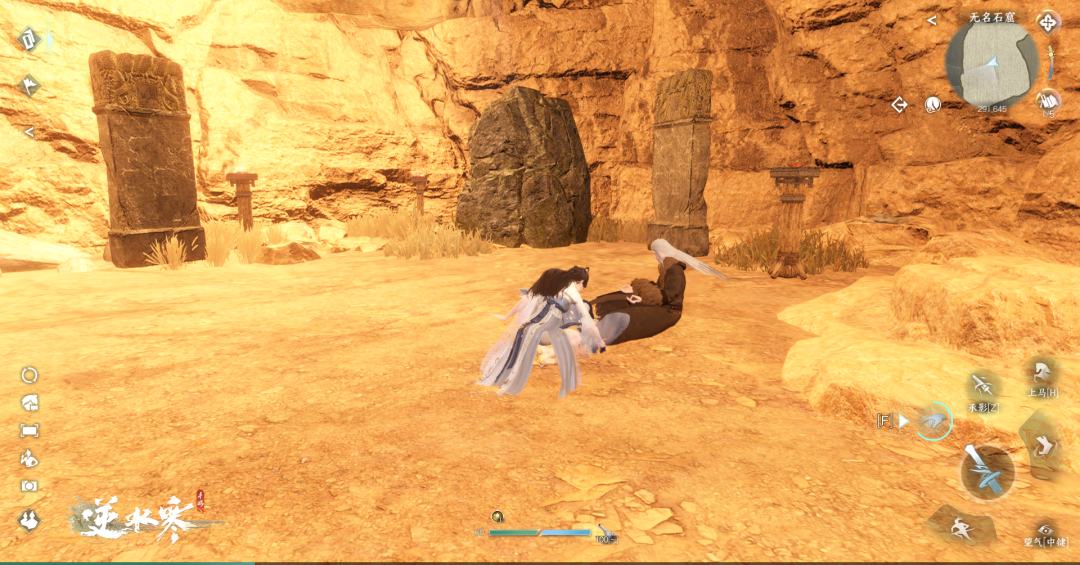The width and height of the screenshot is (1080, 565).
Task: Open the circular minimap of 无名石窟
Action: (992, 65)
